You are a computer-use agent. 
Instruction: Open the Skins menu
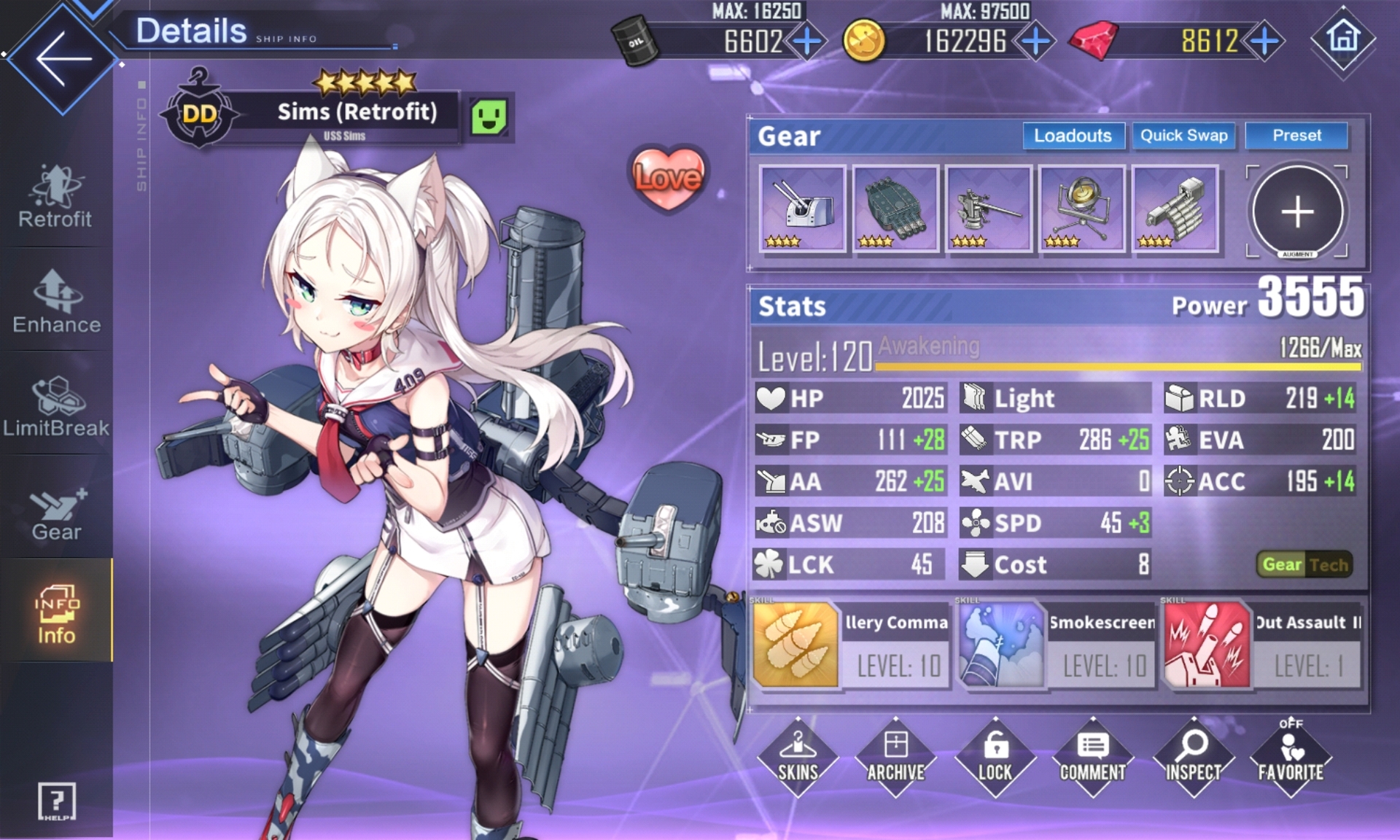[798, 756]
